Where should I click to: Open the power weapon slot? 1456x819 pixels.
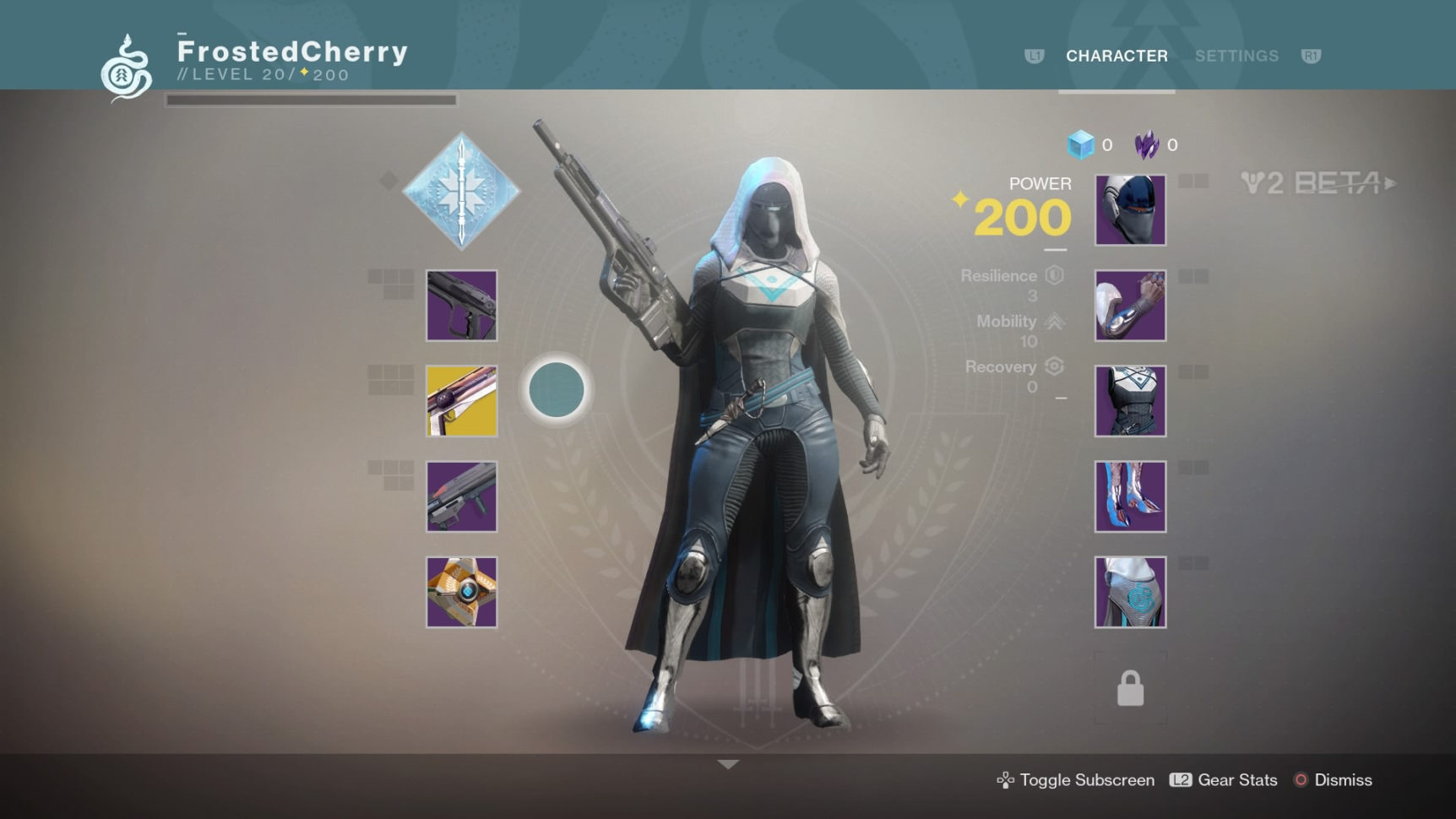click(461, 496)
